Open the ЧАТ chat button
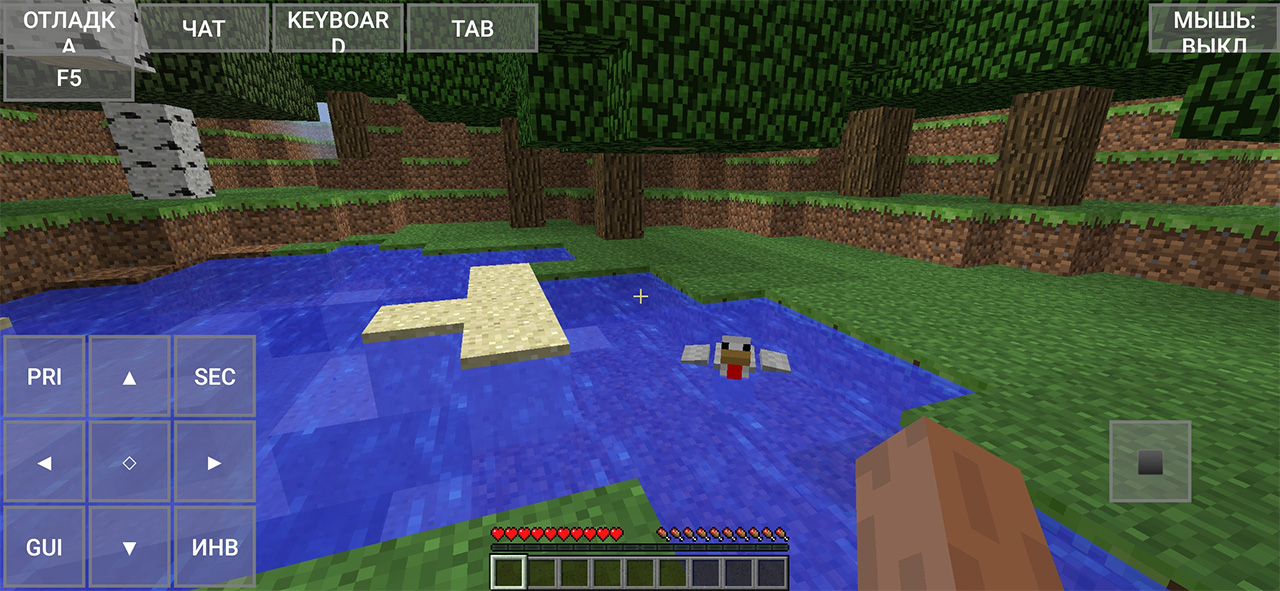1280x591 pixels. coord(204,28)
